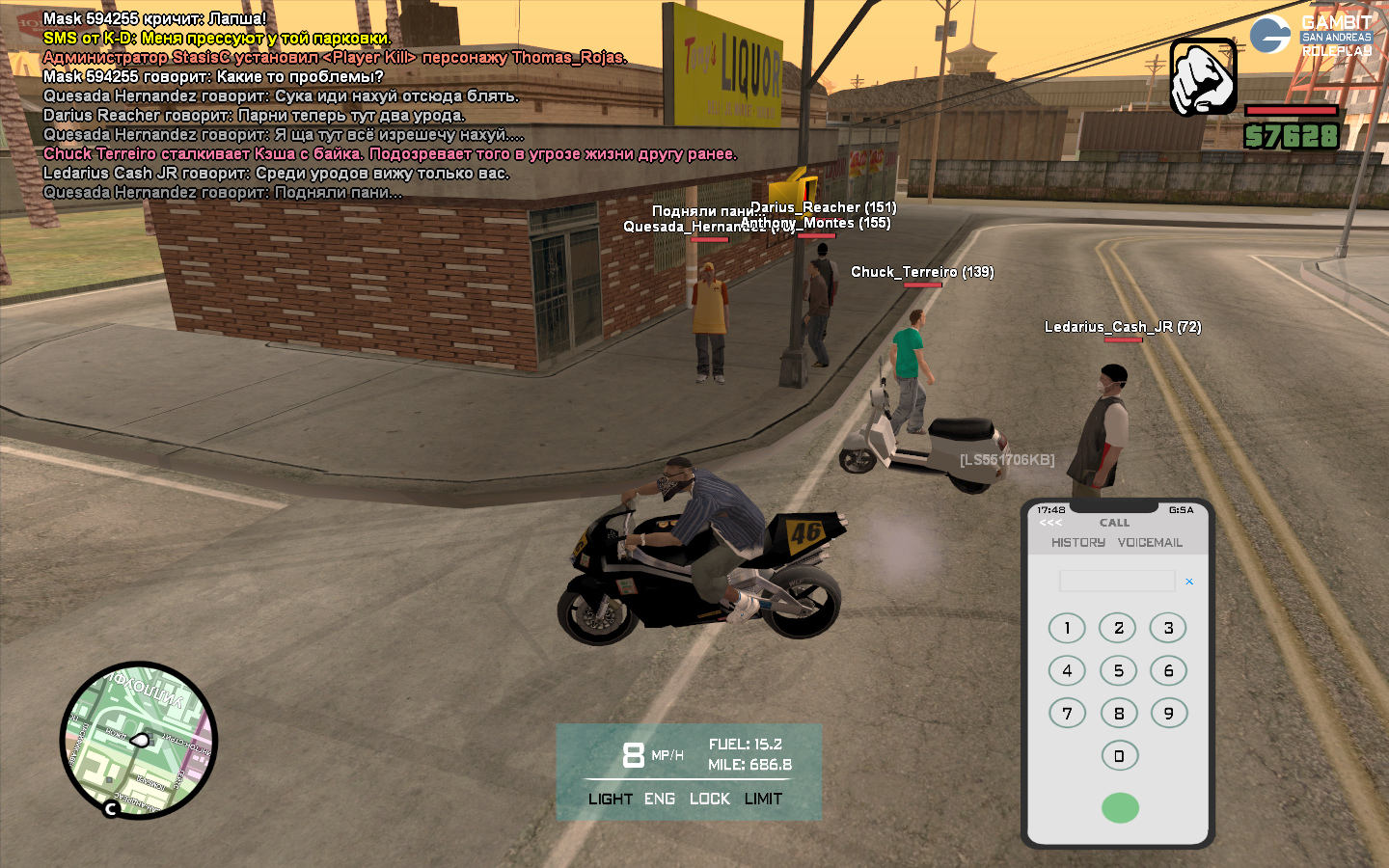The image size is (1389, 868).
Task: Dial digit 1 on phone keypad
Action: (1067, 628)
